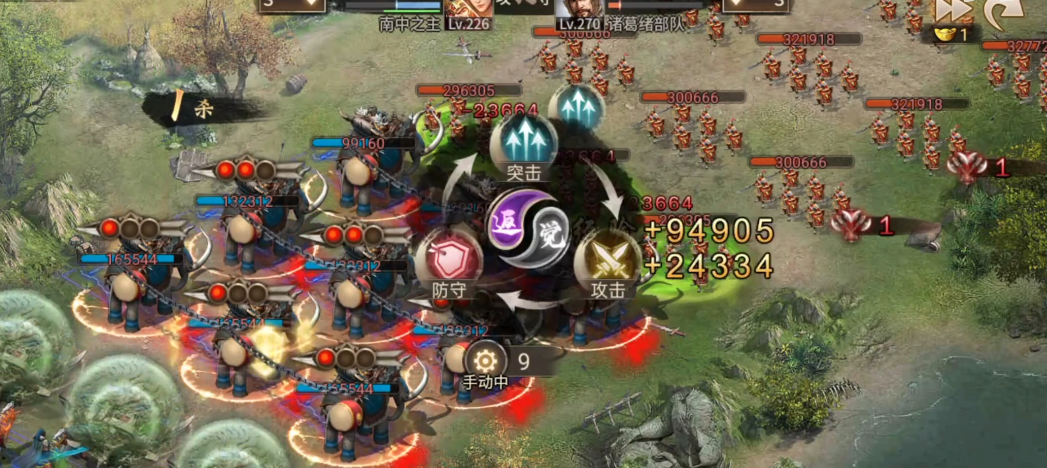Click the curved arrow skip button
The image size is (1047, 468).
1000,12
